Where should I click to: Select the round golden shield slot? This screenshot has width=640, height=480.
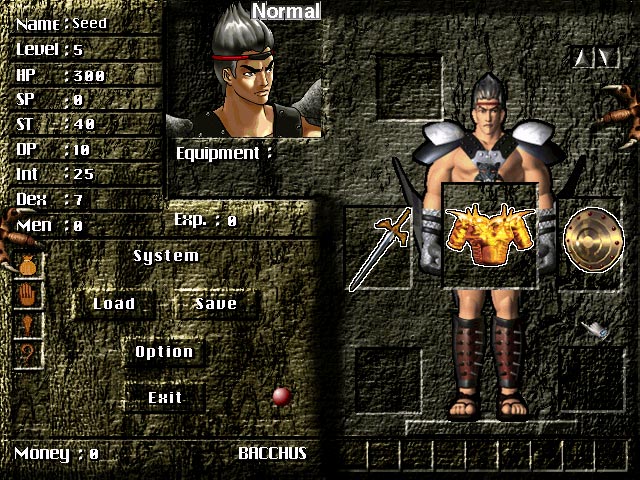click(x=589, y=238)
